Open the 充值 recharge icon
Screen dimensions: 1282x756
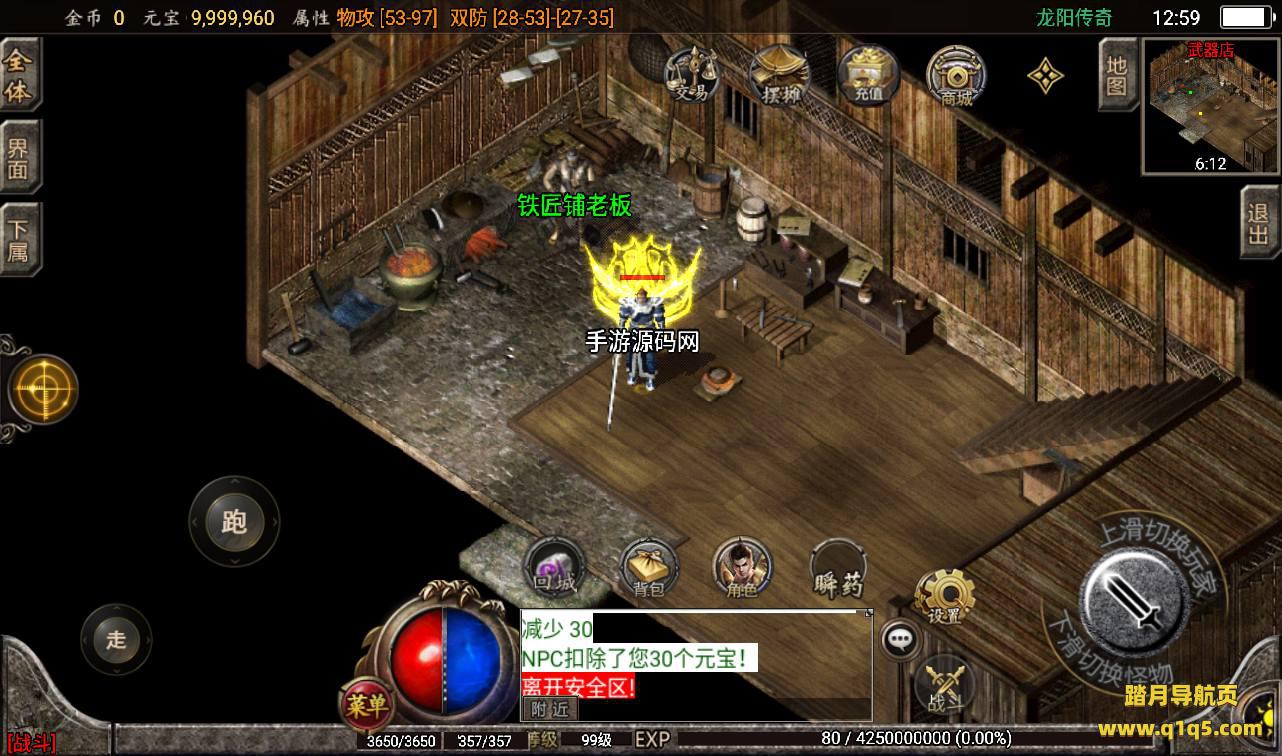coord(867,74)
